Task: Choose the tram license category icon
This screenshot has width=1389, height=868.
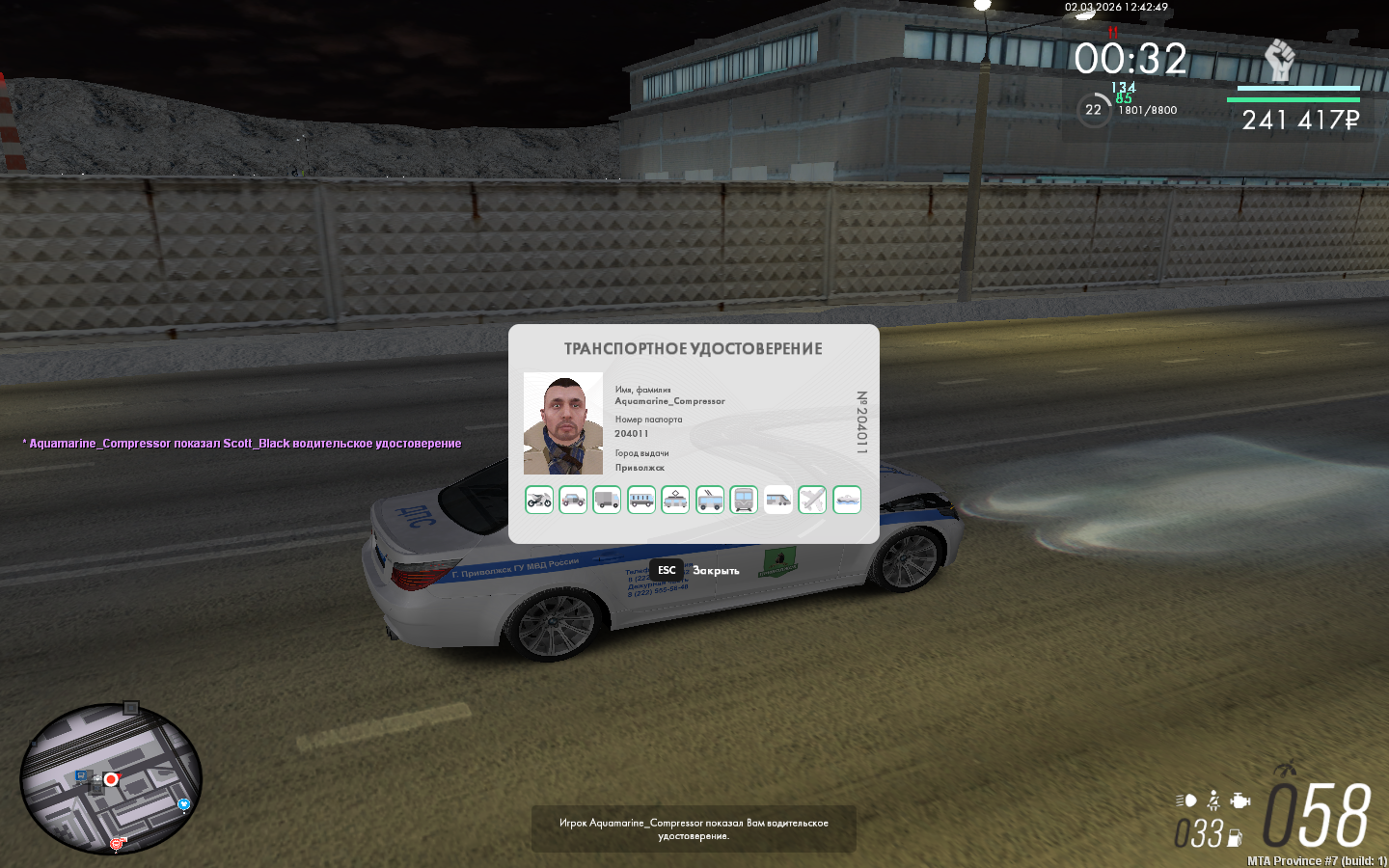Action: [x=675, y=500]
